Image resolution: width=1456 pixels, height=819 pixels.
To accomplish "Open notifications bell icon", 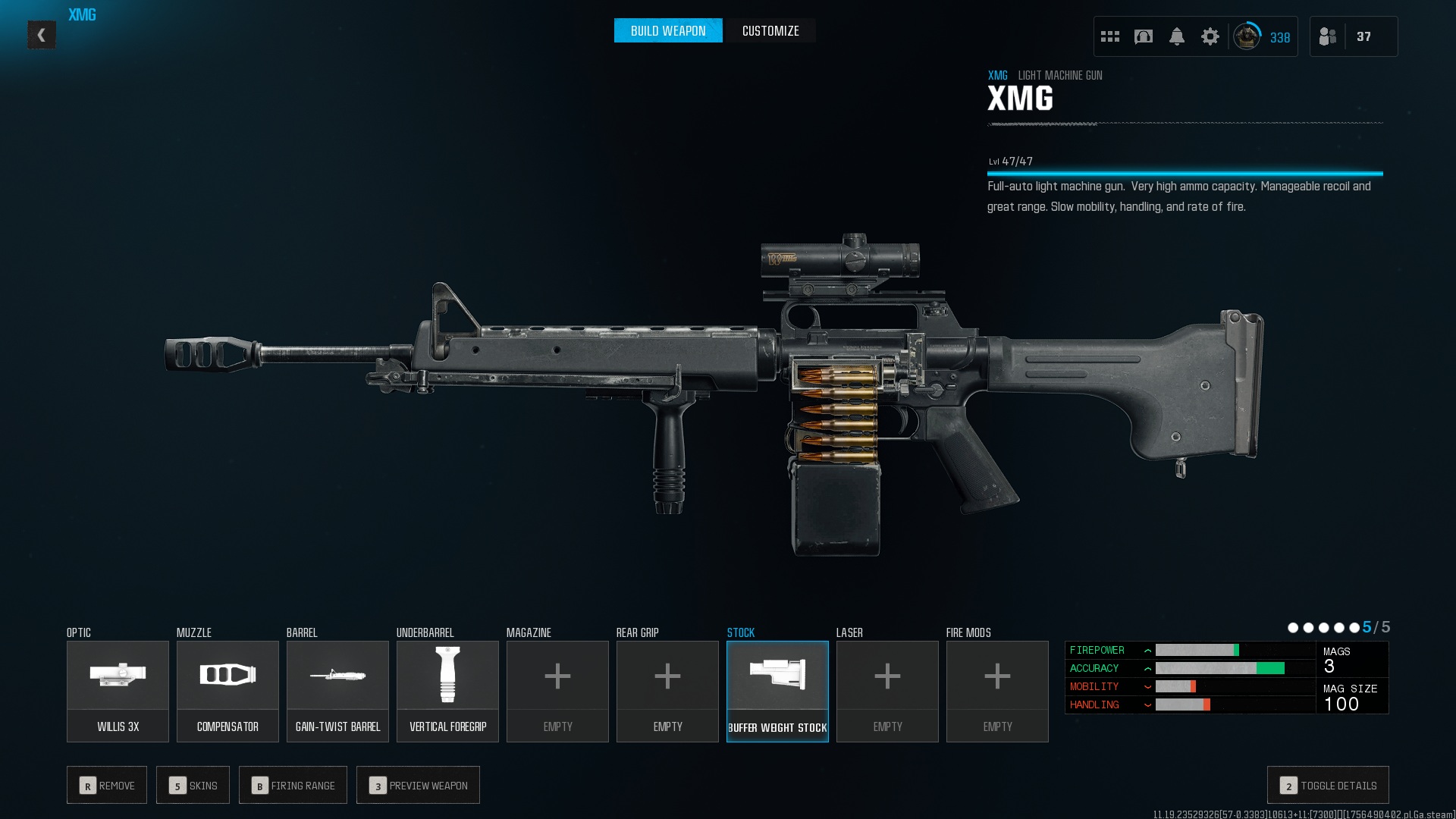I will coord(1177,36).
